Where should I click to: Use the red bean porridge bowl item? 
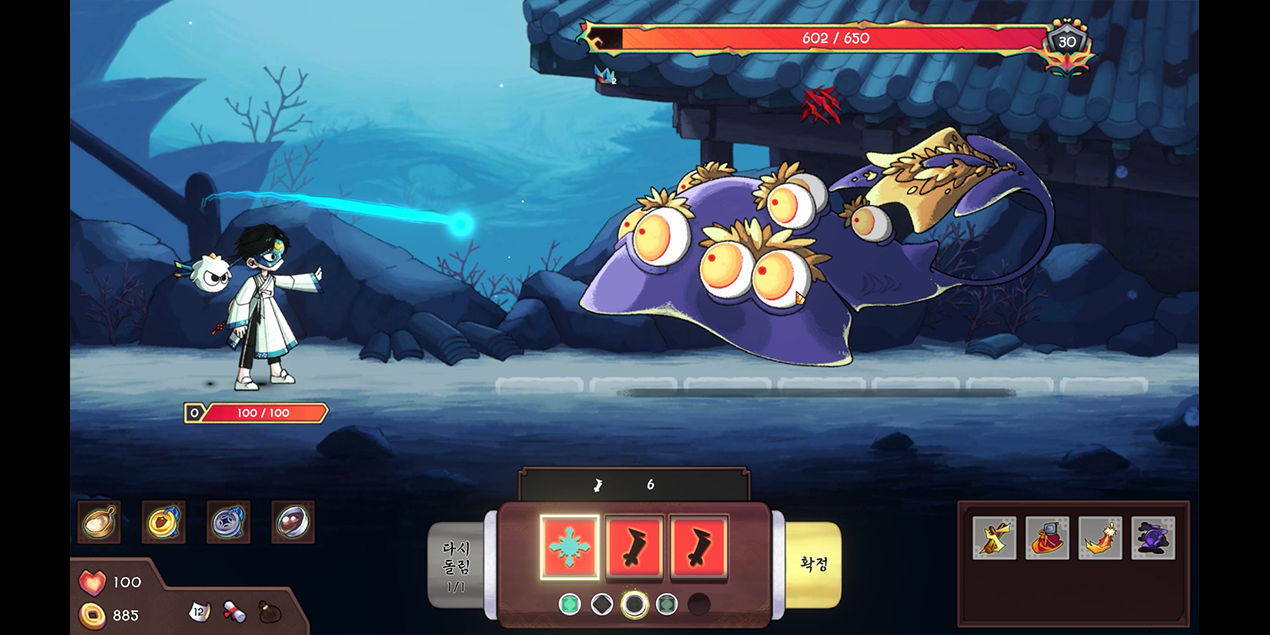tap(292, 522)
